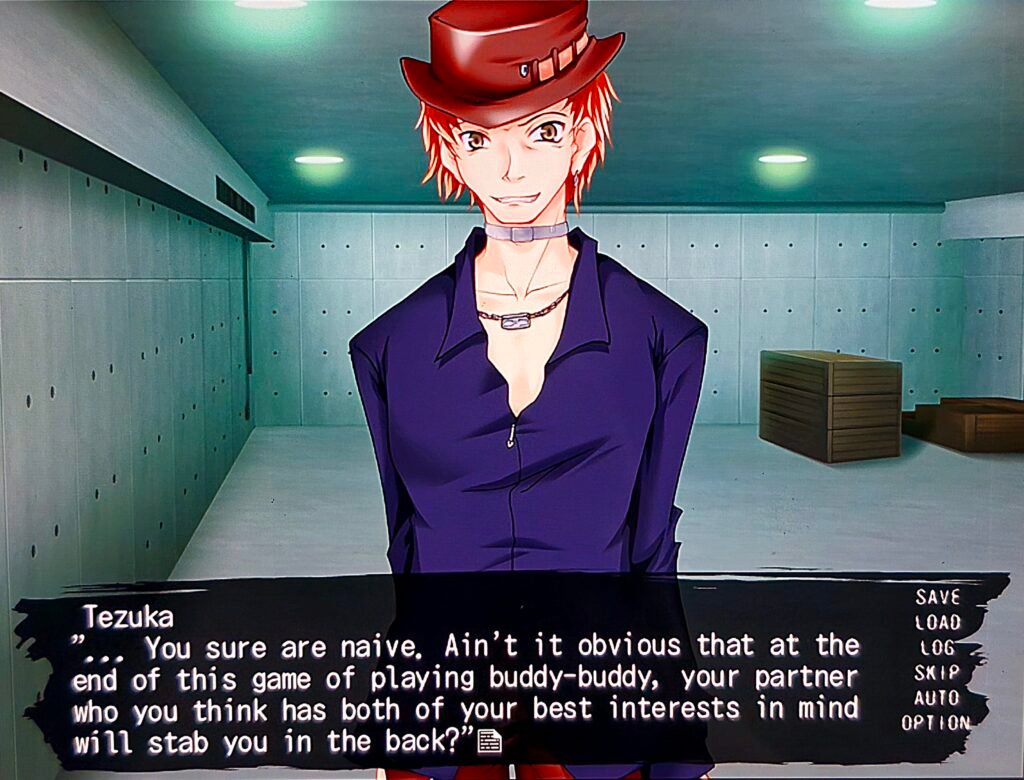Activate SKIP to fast-forward text
Viewport: 1024px width, 780px height.
(937, 672)
